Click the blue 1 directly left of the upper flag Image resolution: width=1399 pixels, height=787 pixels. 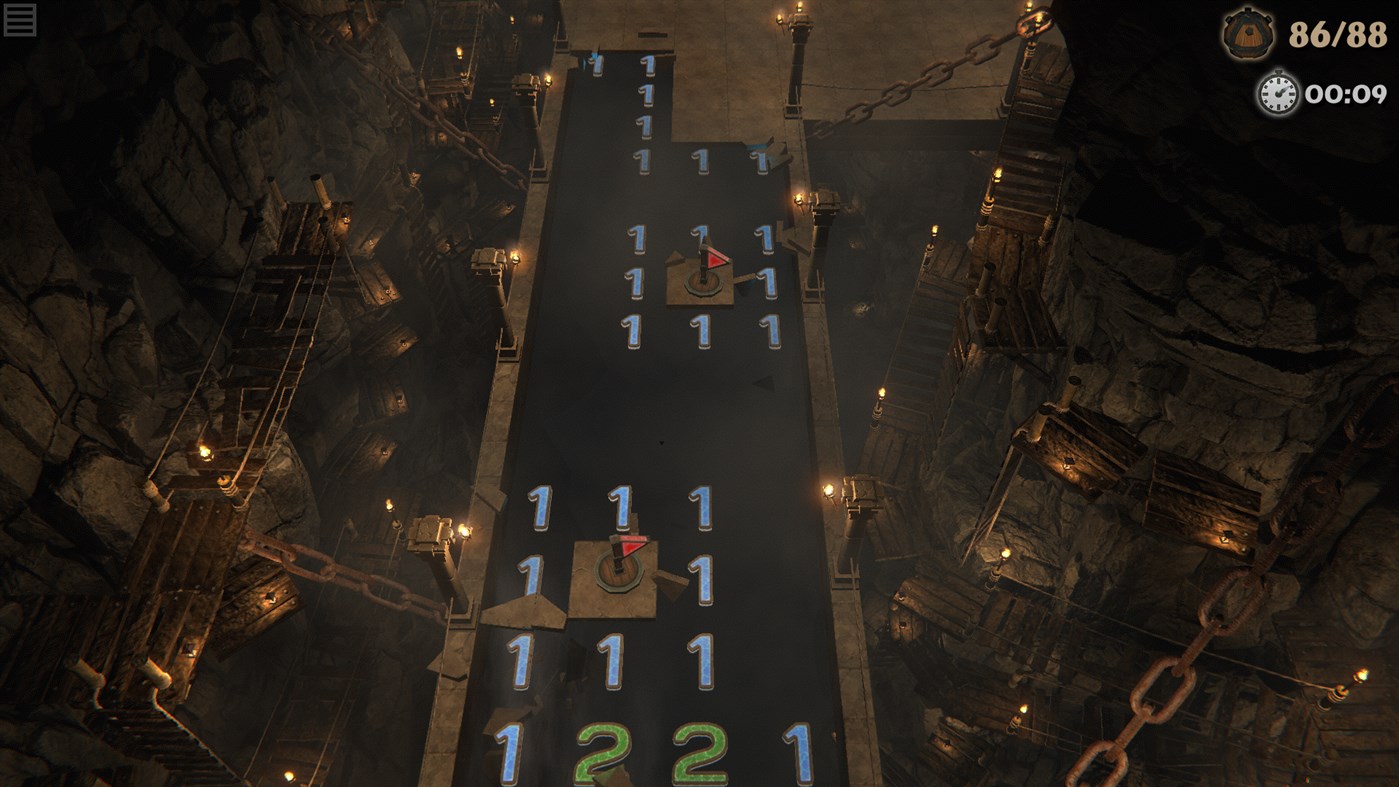point(637,281)
